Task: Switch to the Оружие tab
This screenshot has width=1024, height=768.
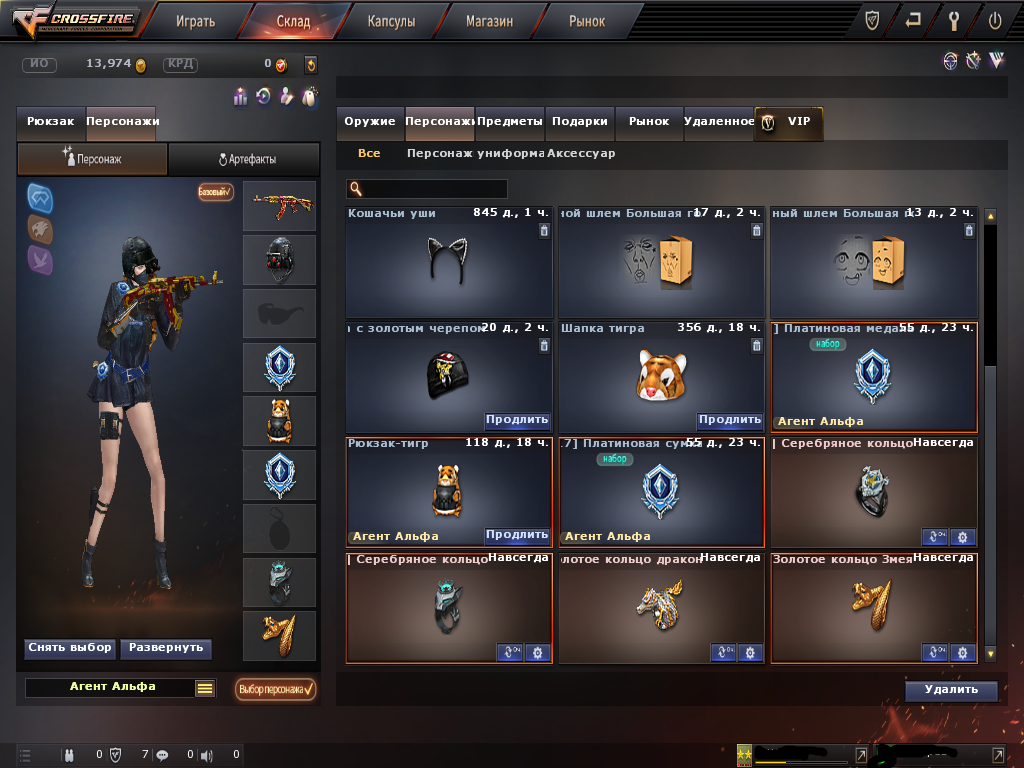Action: point(370,121)
